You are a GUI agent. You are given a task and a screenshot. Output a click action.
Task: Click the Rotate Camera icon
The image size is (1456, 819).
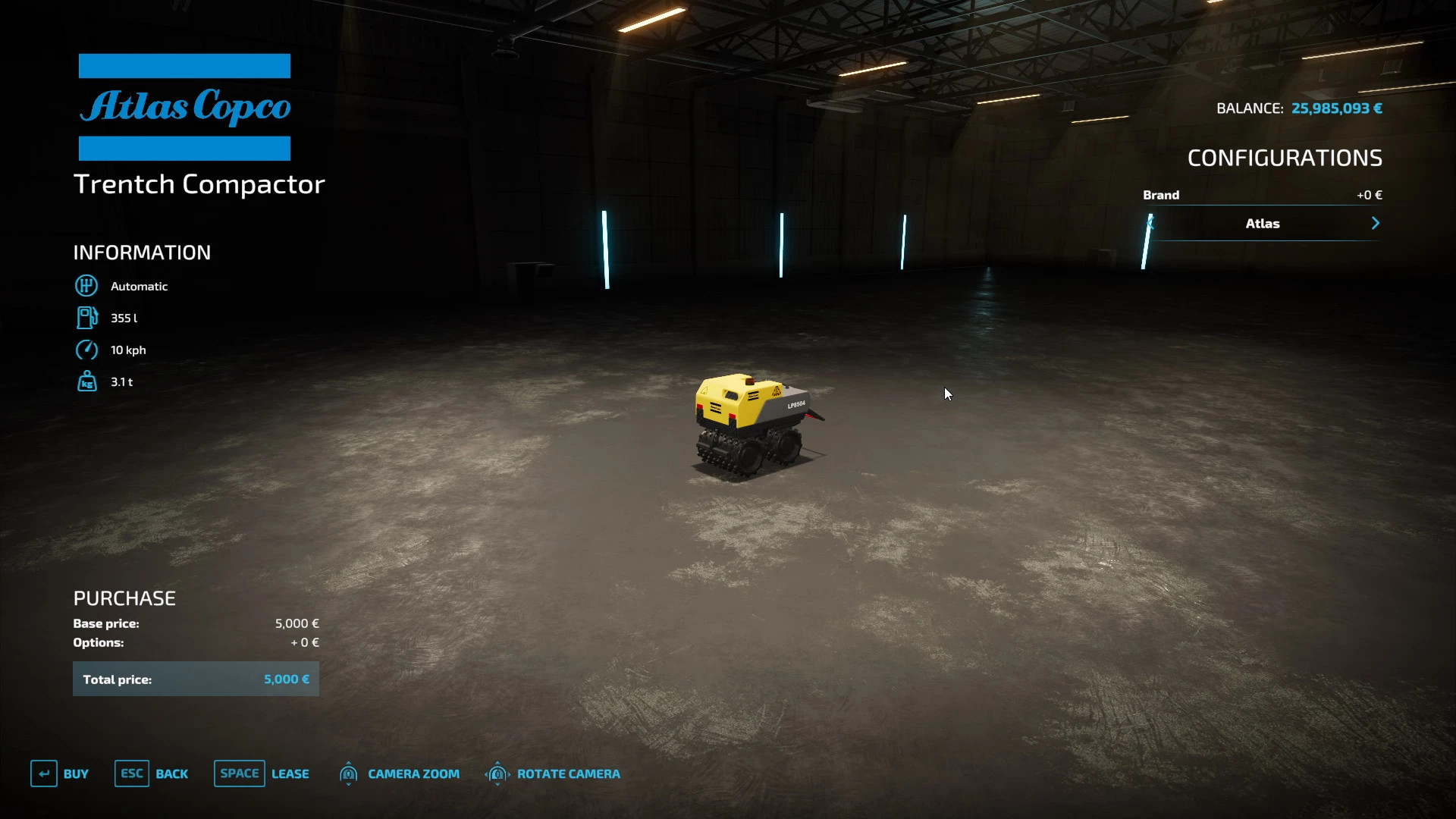(x=498, y=773)
